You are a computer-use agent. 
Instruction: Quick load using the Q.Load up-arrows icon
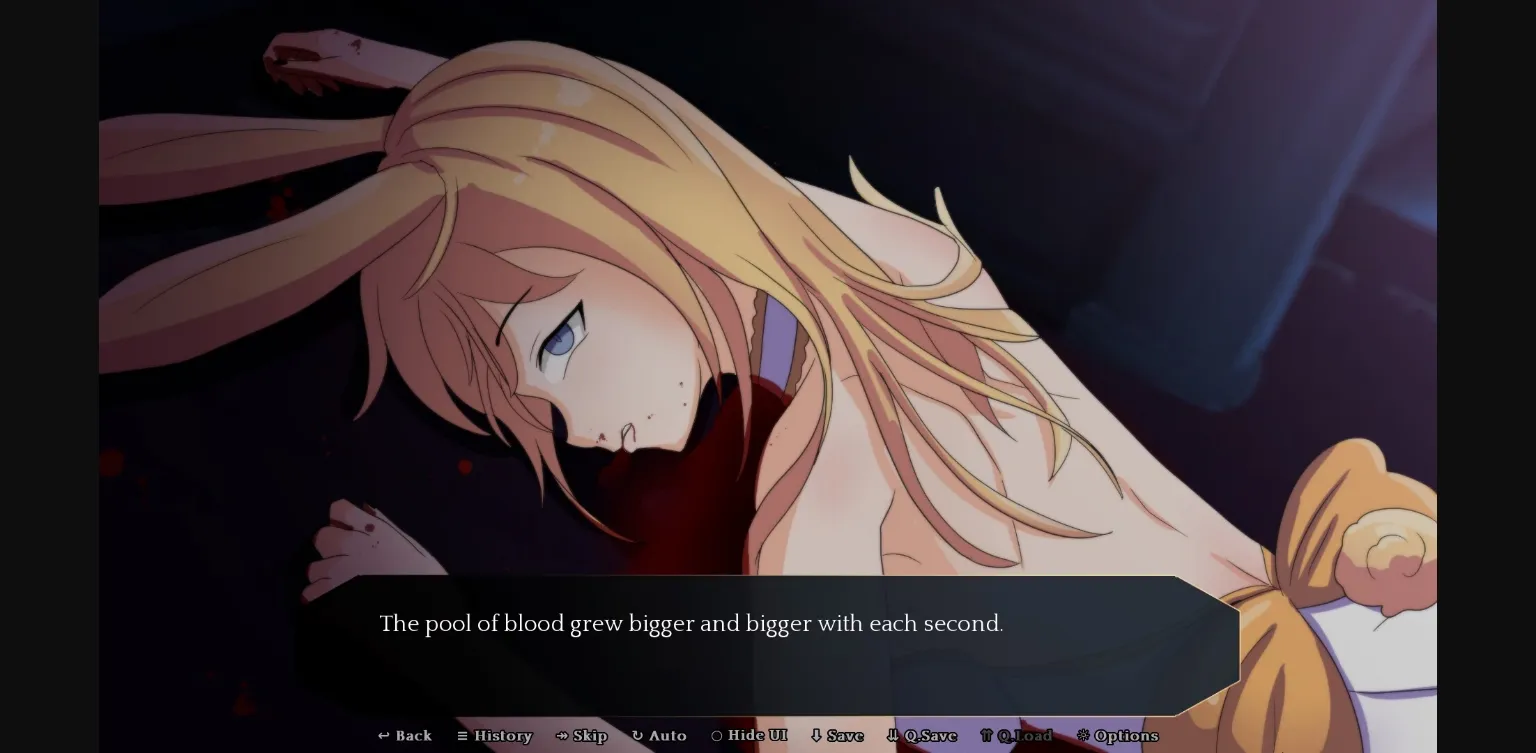[x=986, y=736]
